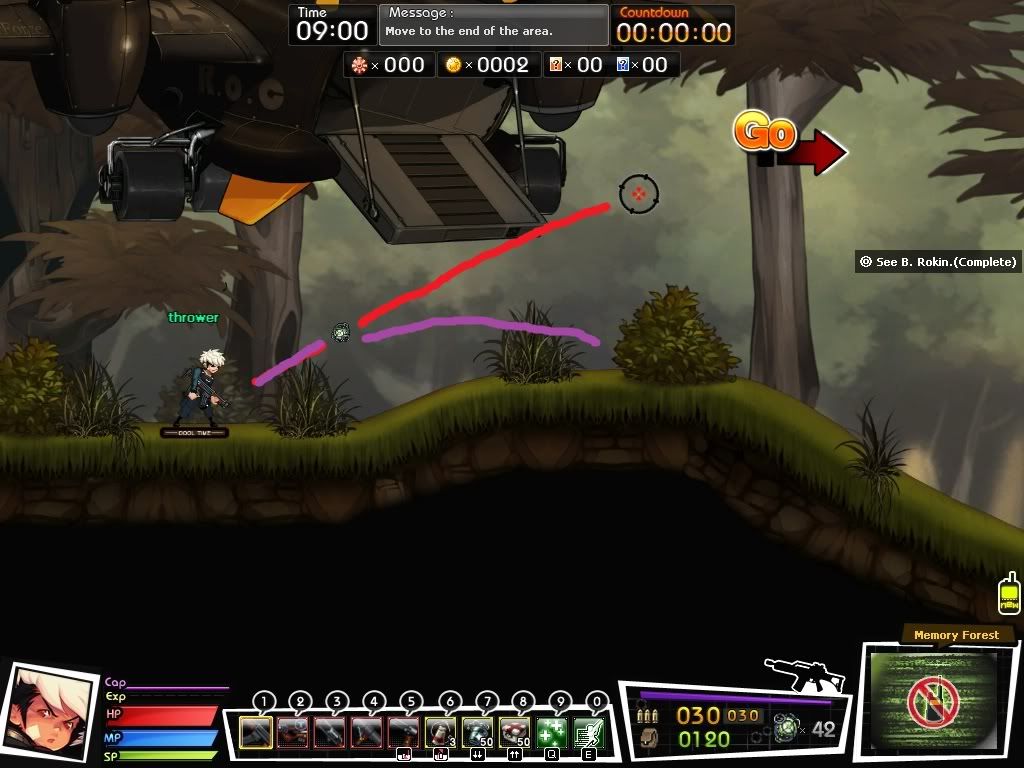The height and width of the screenshot is (768, 1024).
Task: Activate the green sprint skill icon
Action: point(589,733)
